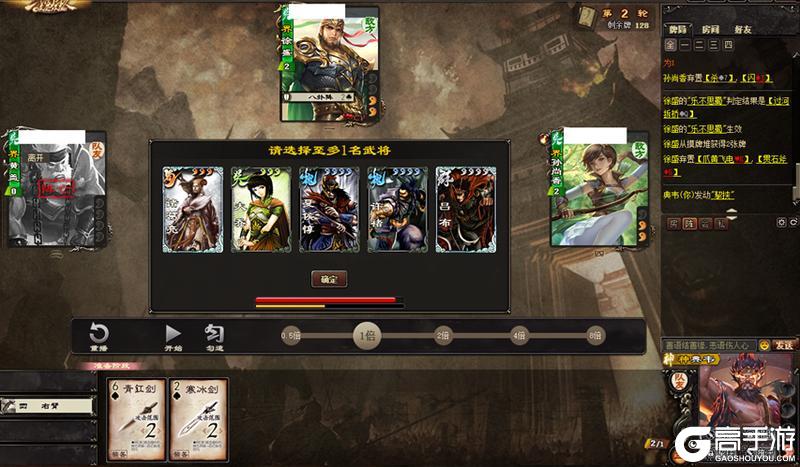Set playback speed to 2倍
800x467 pixels.
442,336
